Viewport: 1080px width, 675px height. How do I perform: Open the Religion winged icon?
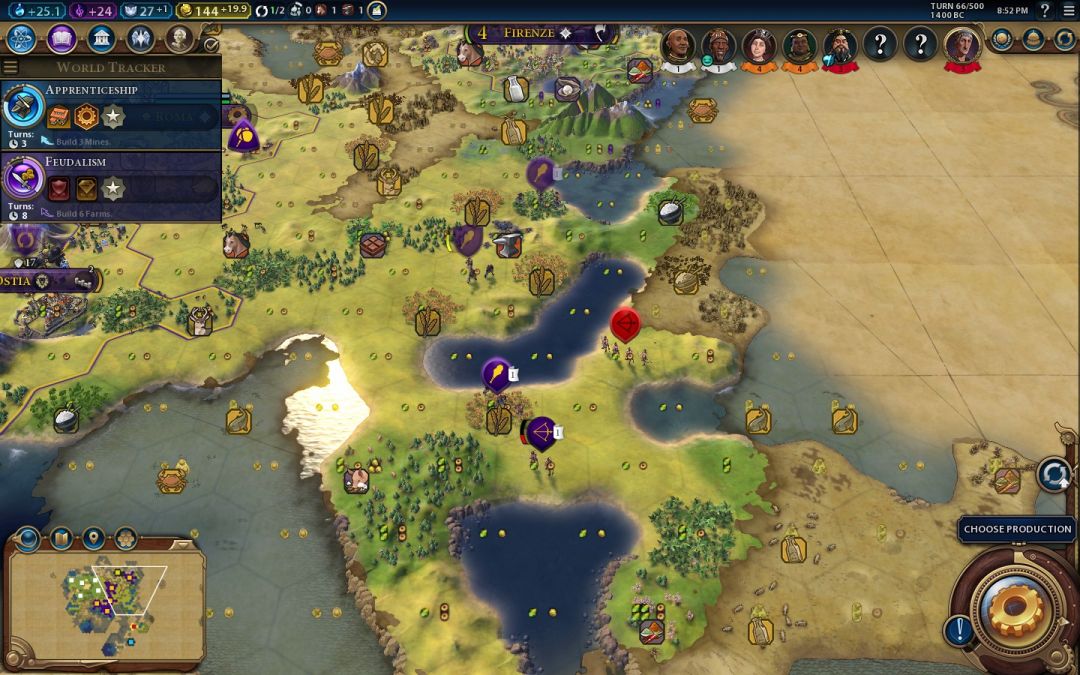coord(140,39)
